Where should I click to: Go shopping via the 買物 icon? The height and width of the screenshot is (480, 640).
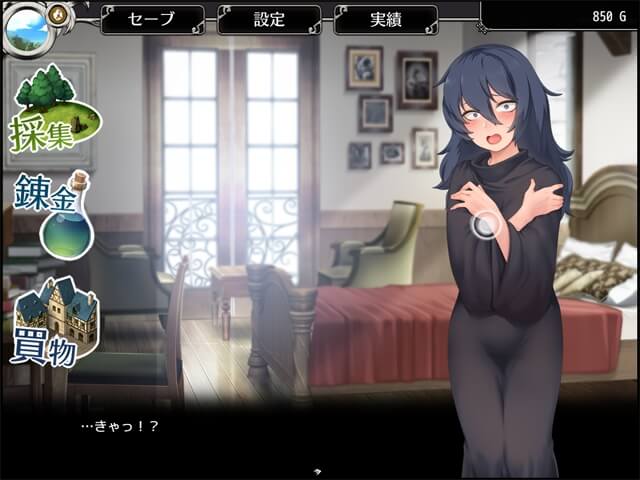[55, 320]
